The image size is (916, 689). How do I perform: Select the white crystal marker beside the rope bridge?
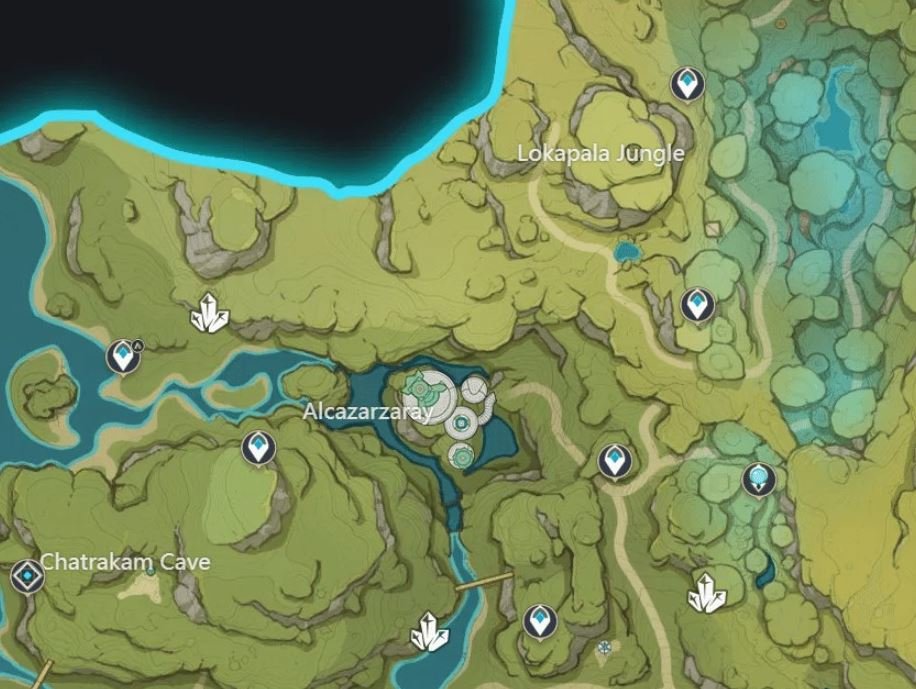tap(430, 630)
